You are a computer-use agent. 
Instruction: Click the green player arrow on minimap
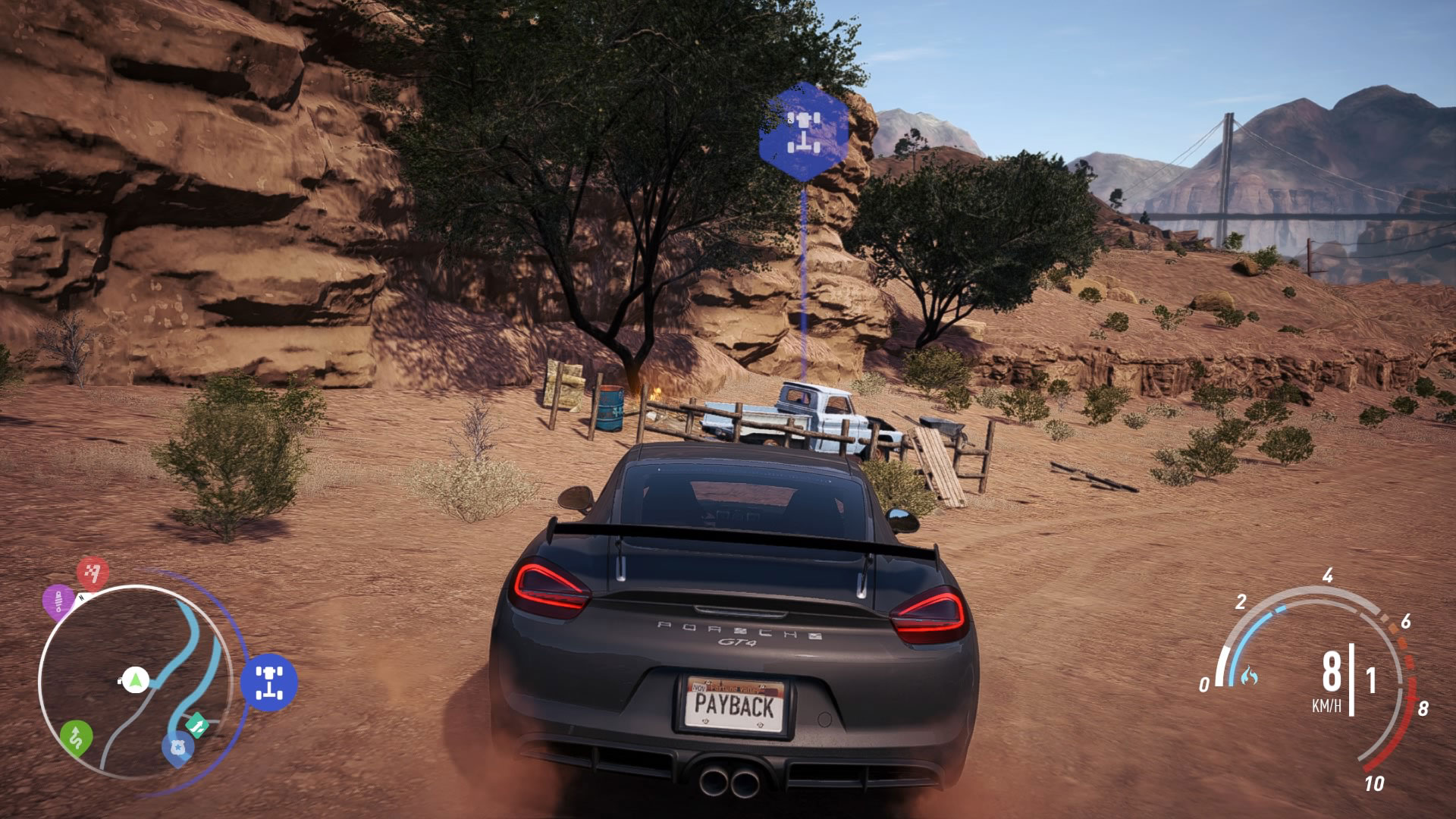point(135,680)
